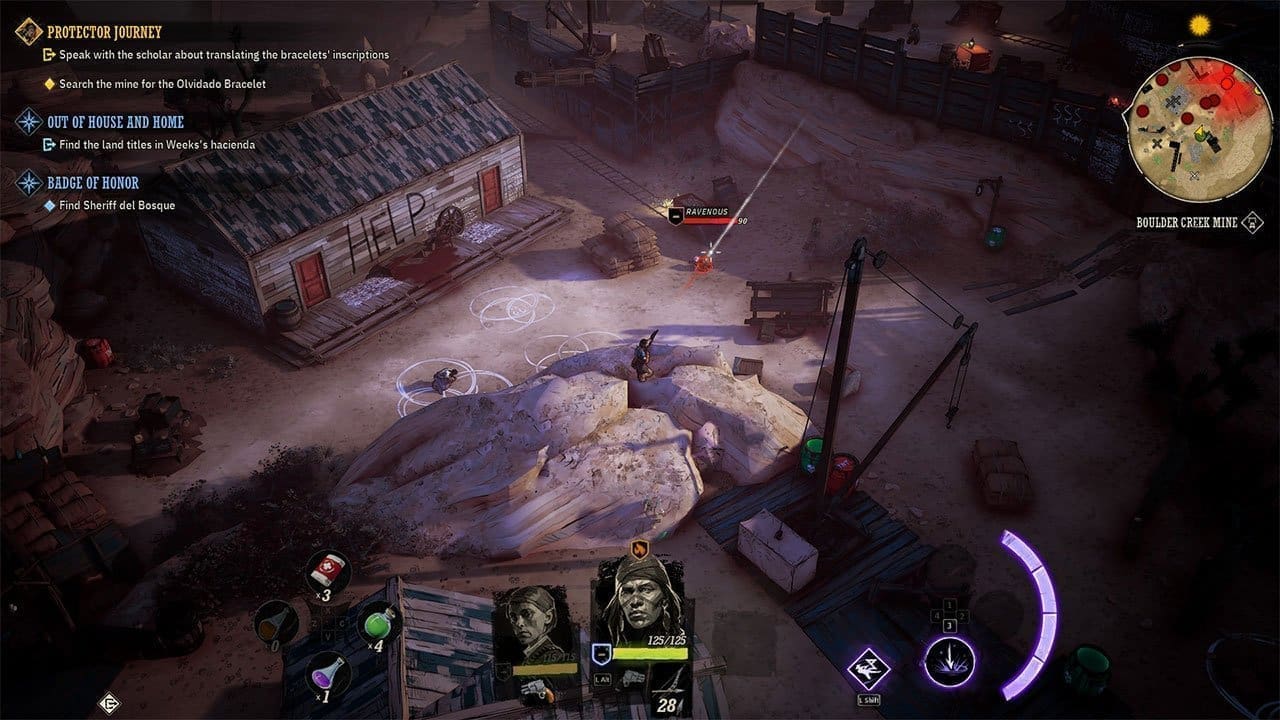This screenshot has width=1280, height=720.
Task: Open the Protector Journey quest entry
Action: point(104,32)
